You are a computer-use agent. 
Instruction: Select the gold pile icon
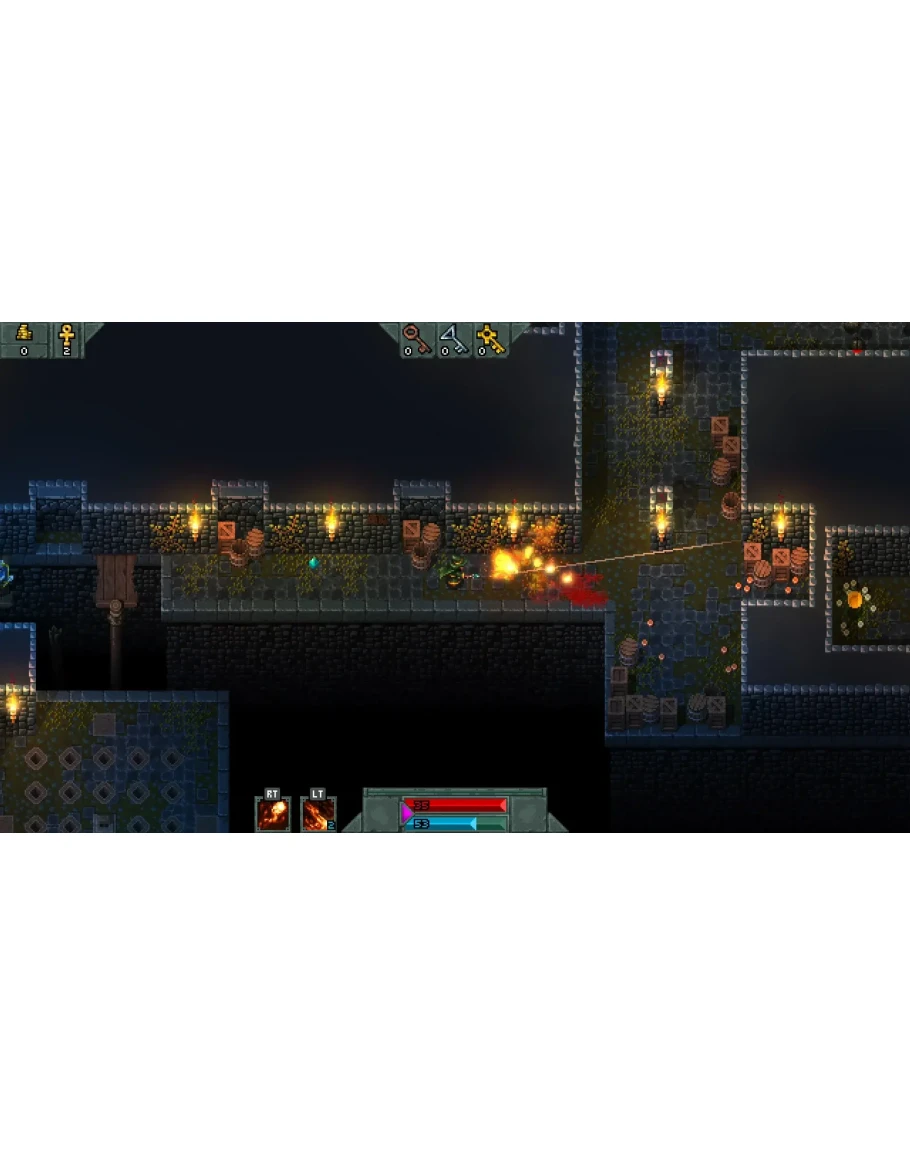click(24, 334)
